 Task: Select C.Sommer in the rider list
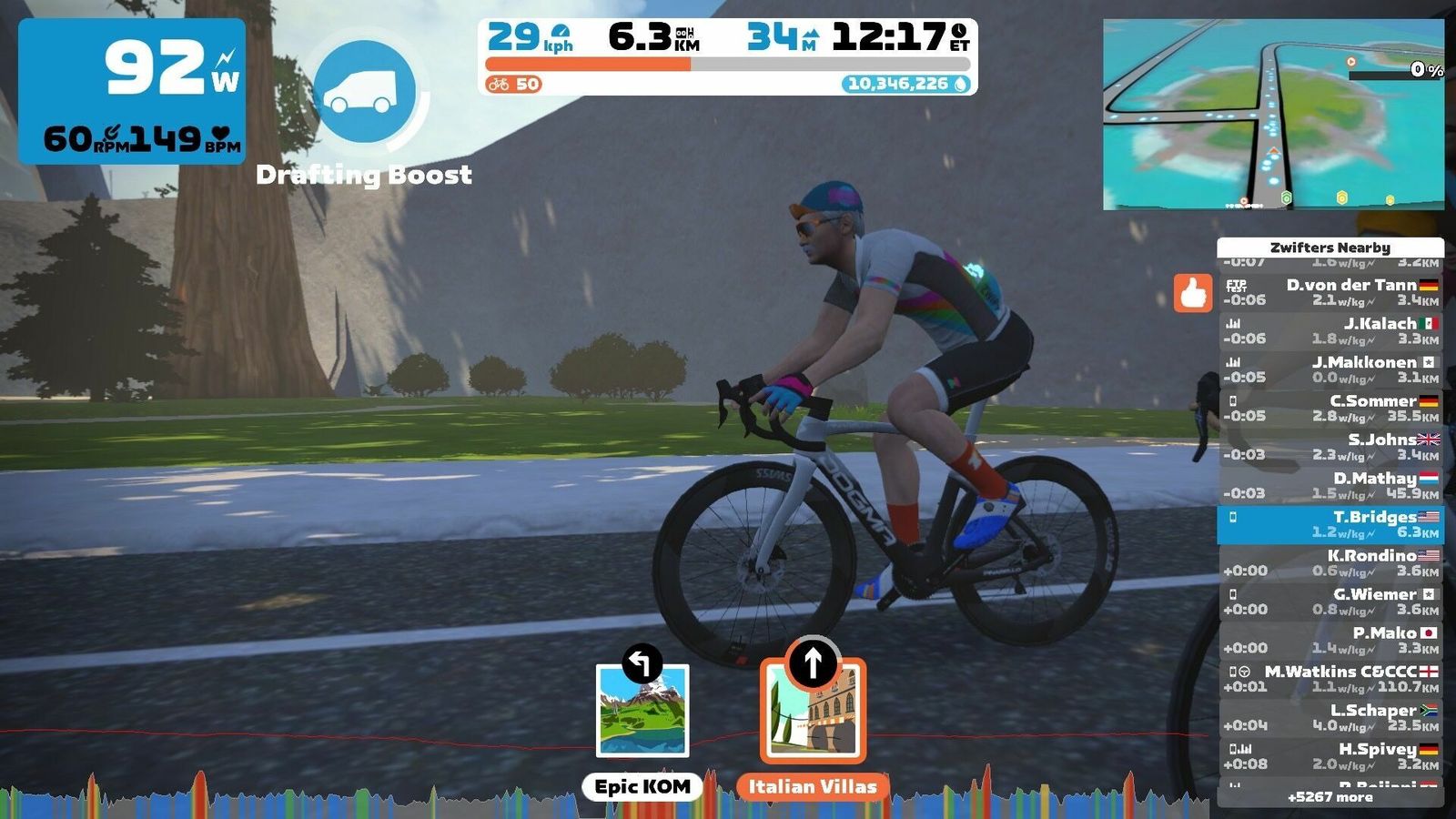(x=1330, y=409)
